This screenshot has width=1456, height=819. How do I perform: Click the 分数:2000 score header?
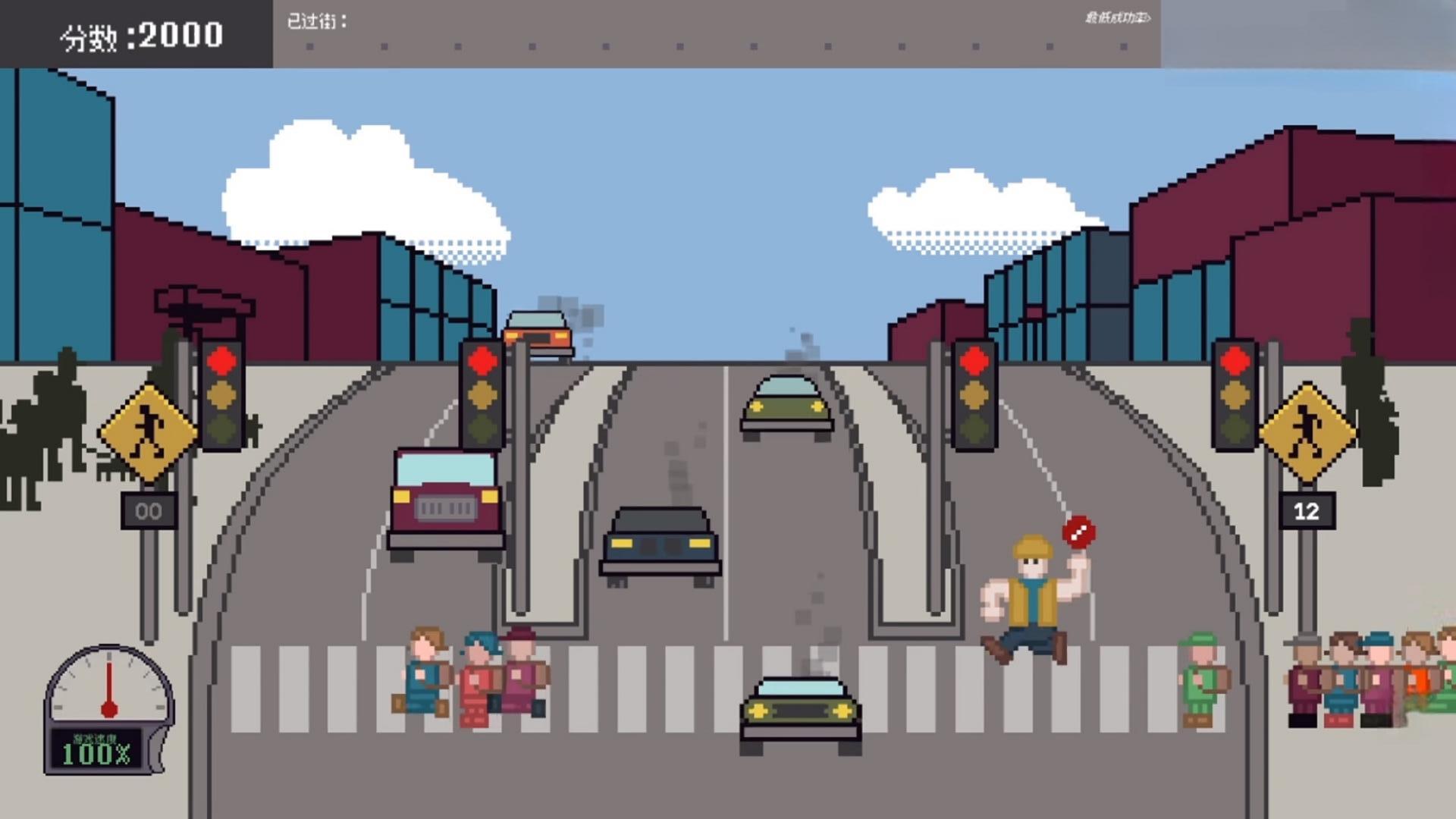(140, 33)
